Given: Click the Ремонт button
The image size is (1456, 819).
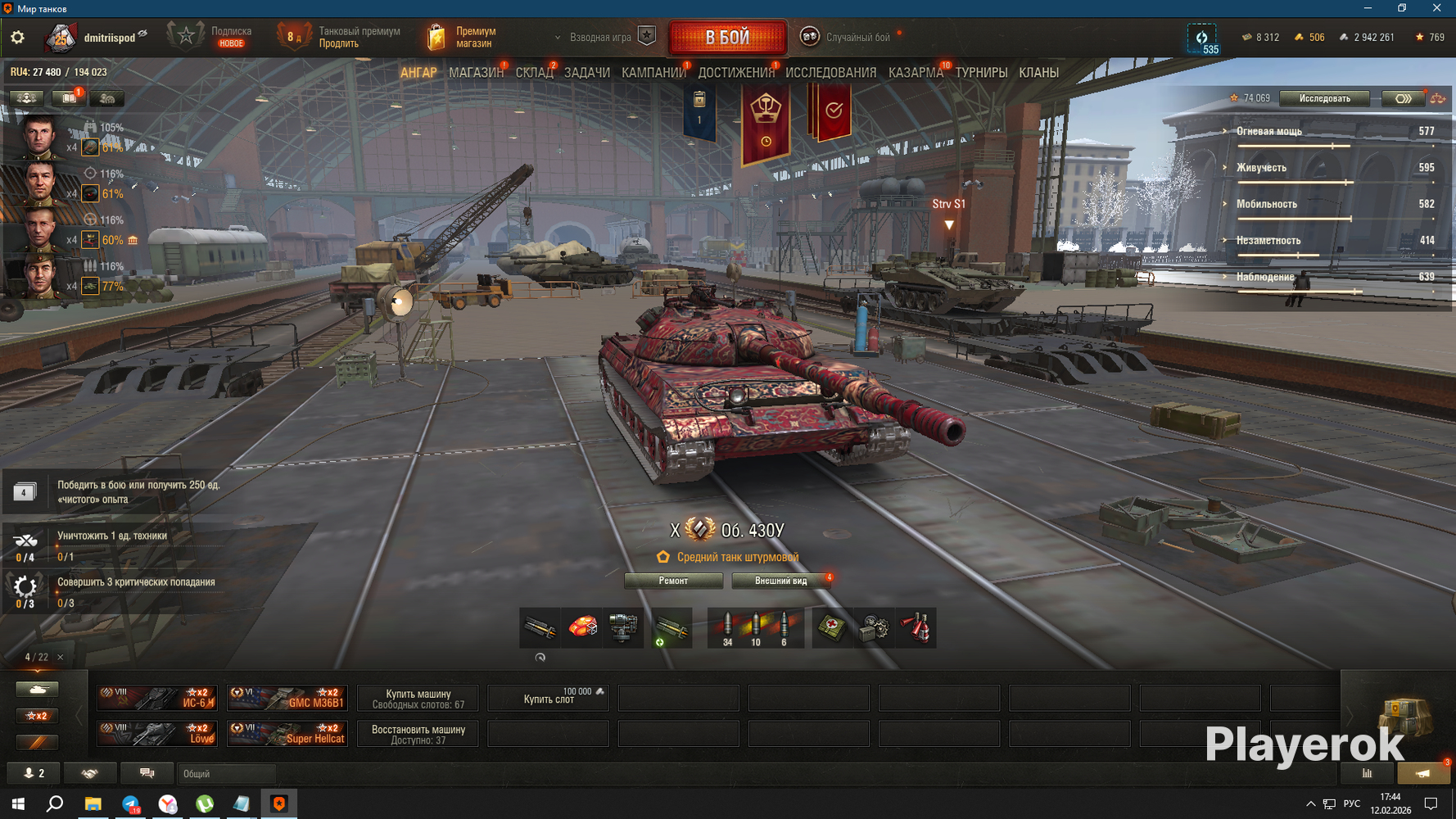Looking at the screenshot, I should [673, 581].
